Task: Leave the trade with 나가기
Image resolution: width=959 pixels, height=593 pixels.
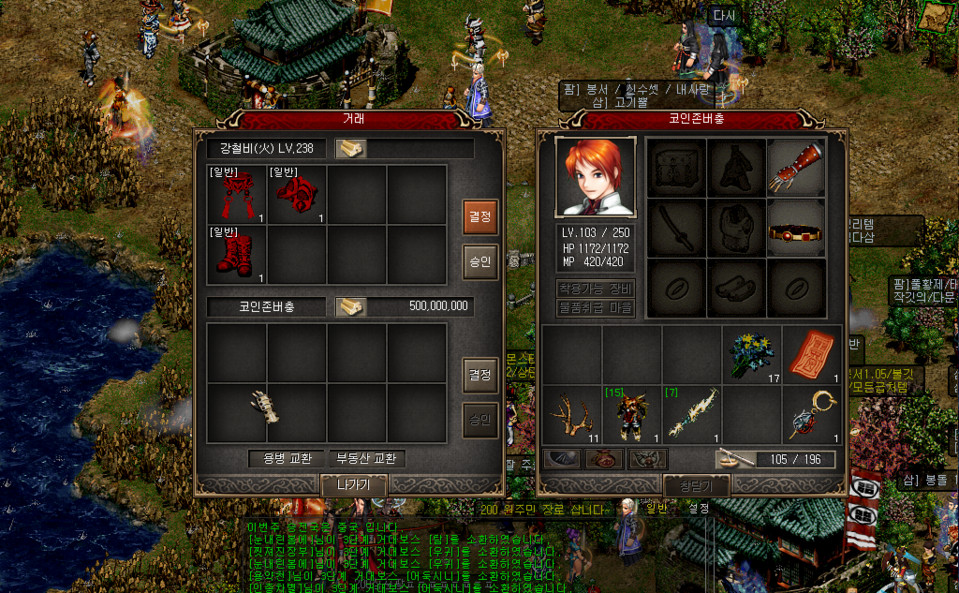Action: tap(354, 485)
